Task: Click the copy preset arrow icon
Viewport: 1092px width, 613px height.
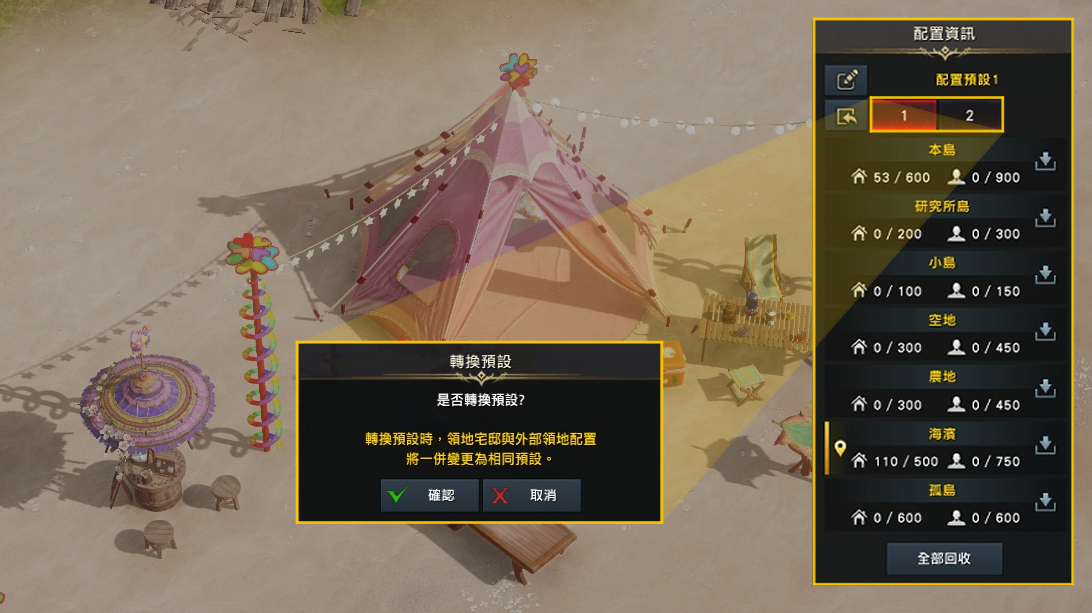Action: click(x=846, y=116)
